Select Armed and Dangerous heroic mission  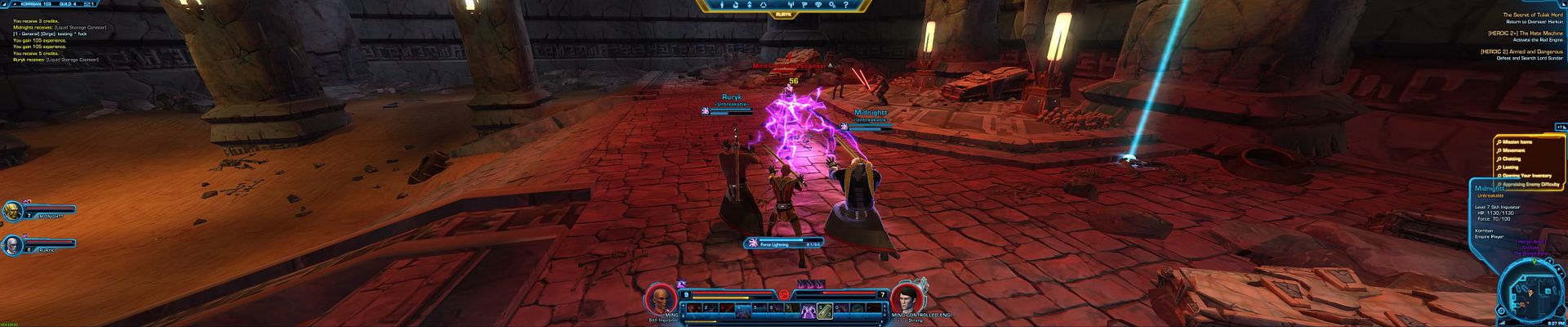[1521, 52]
